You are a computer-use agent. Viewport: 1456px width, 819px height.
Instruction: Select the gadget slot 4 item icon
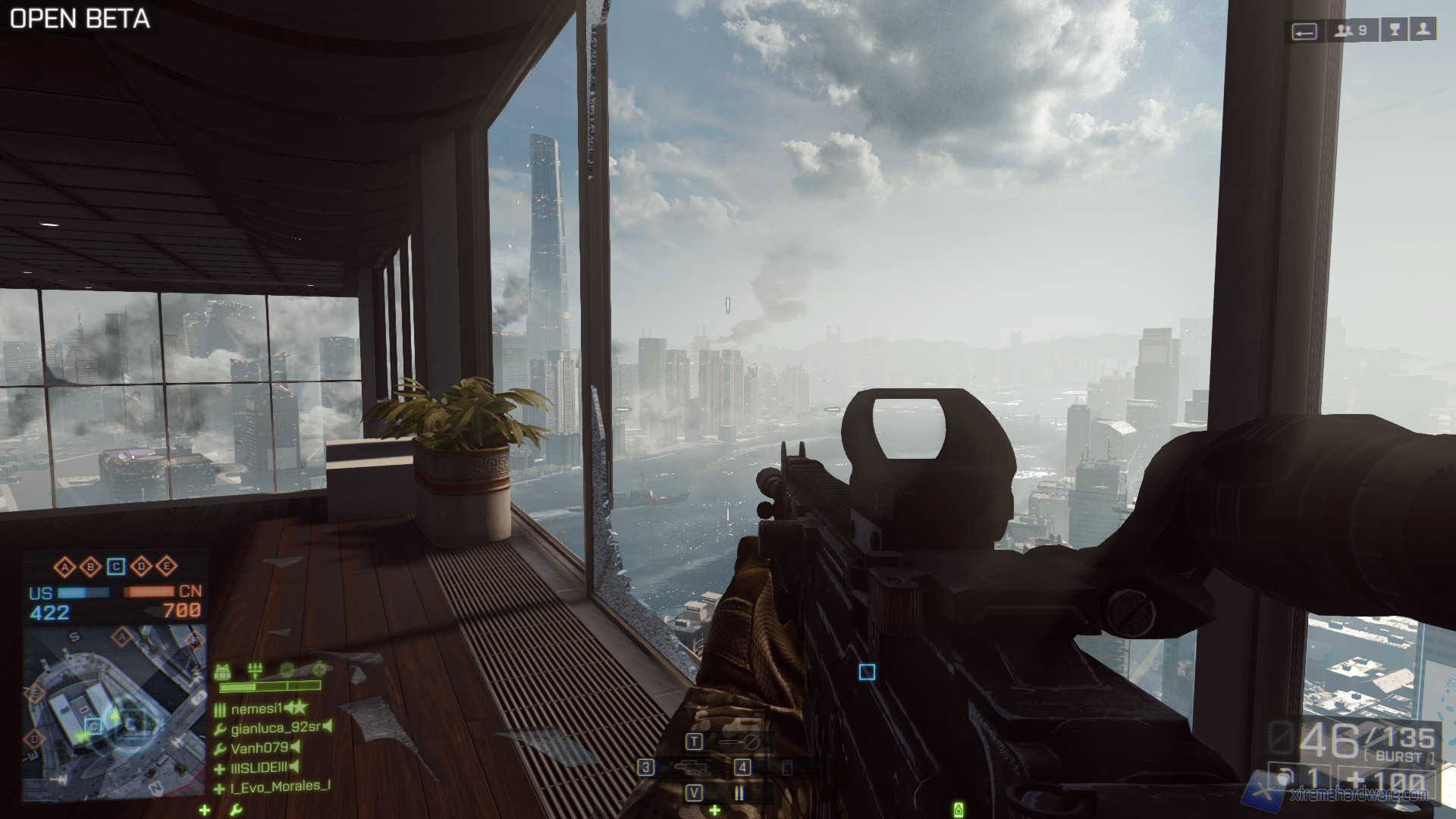[x=787, y=767]
